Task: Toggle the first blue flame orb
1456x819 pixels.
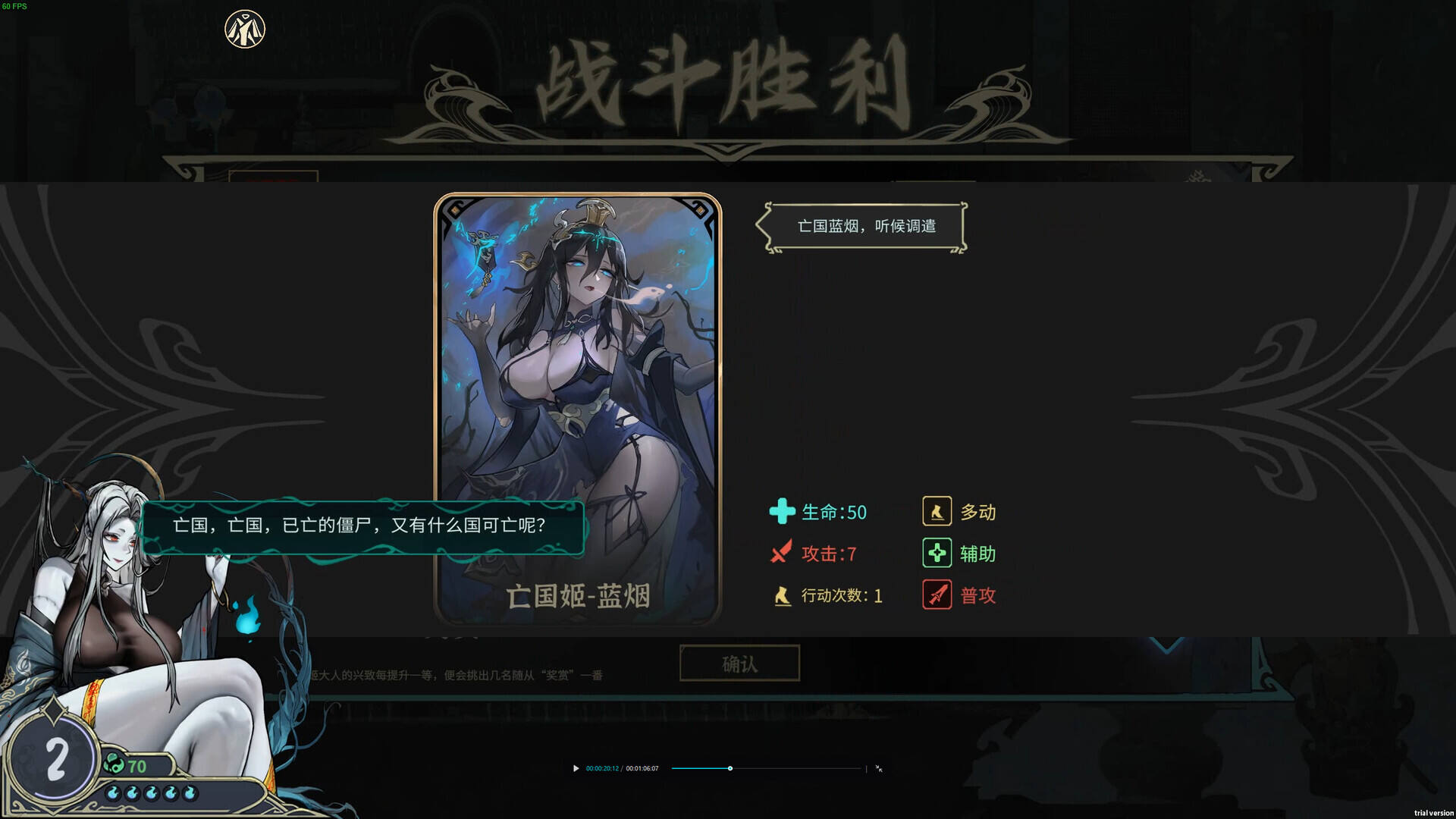Action: (x=112, y=793)
